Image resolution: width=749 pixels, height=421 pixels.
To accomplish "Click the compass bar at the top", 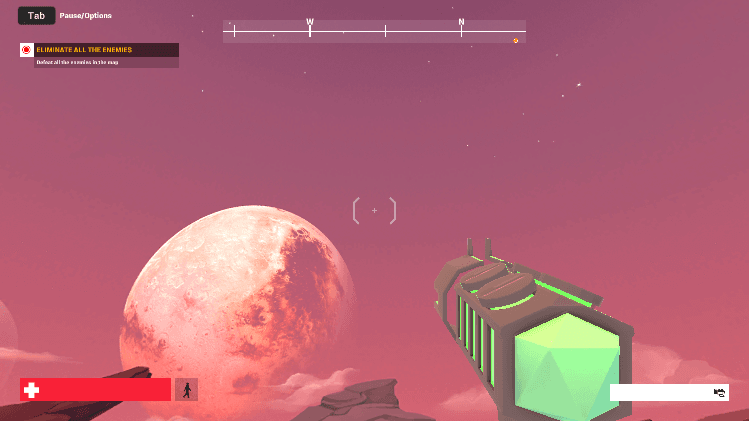I will click(x=374, y=31).
